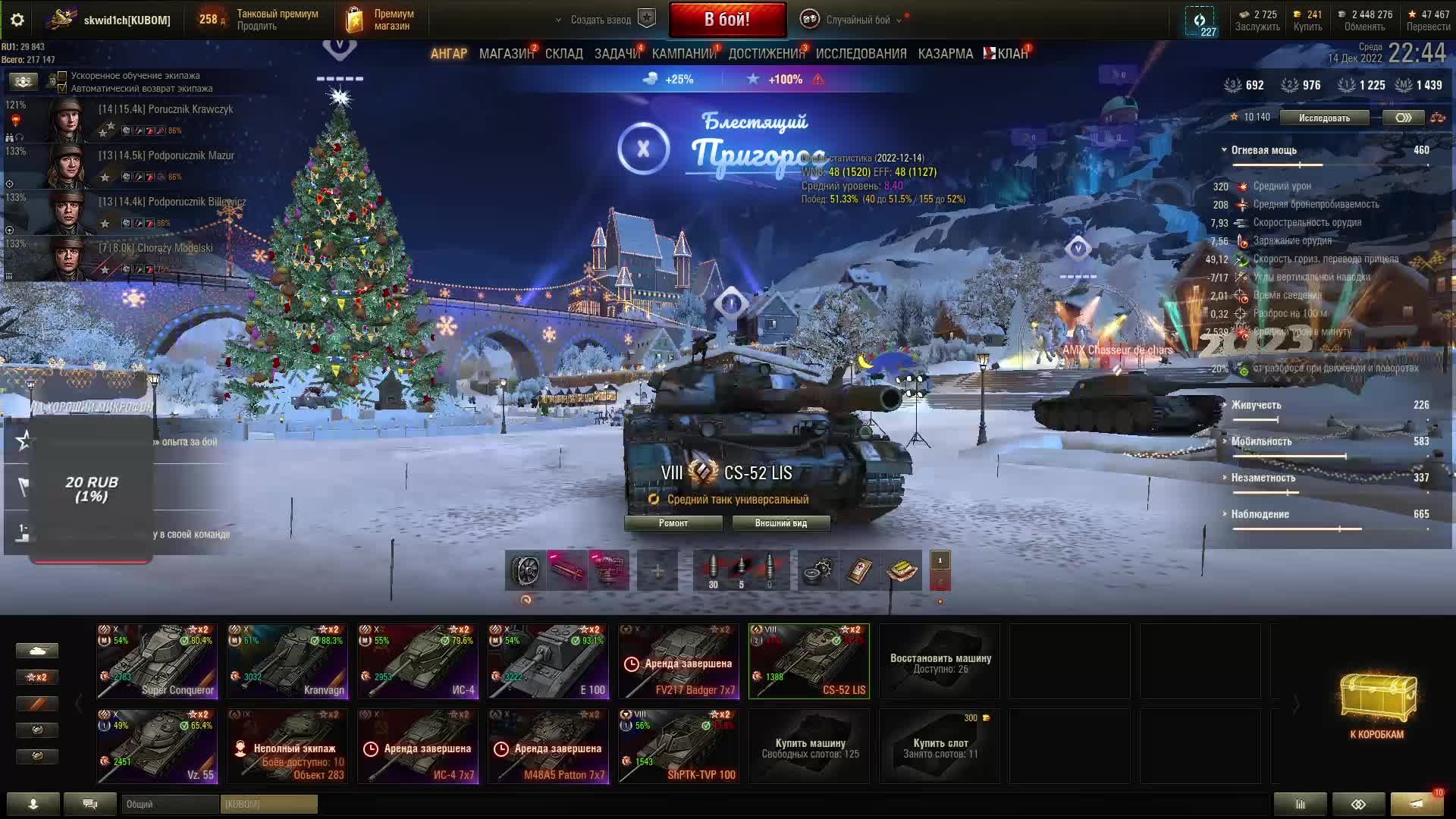Go to the ИССЛЕДОВАНИЯ tab
The height and width of the screenshot is (819, 1456).
pyautogui.click(x=861, y=54)
